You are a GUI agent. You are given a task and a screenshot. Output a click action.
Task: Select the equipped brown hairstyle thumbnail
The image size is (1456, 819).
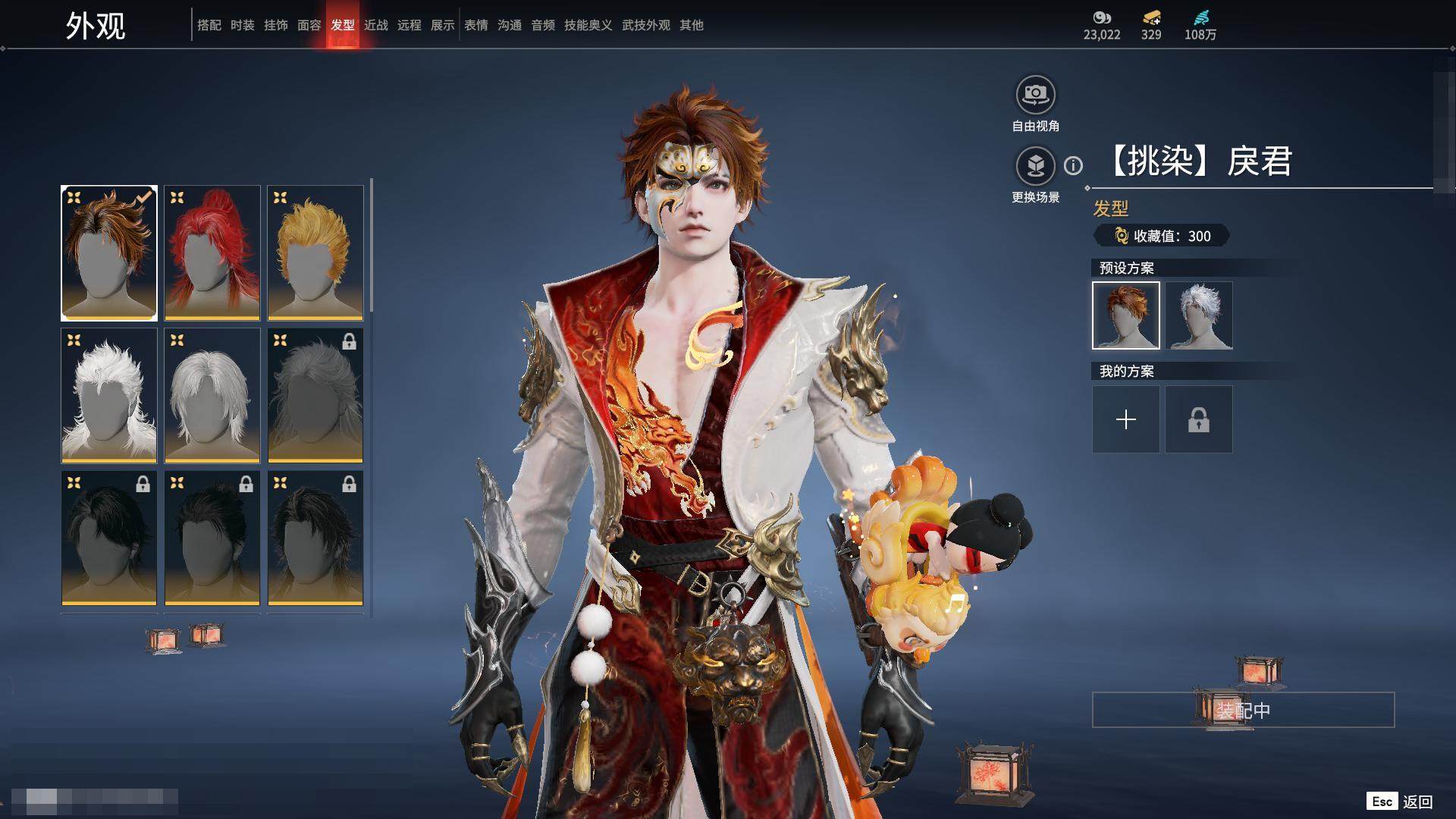pyautogui.click(x=109, y=253)
